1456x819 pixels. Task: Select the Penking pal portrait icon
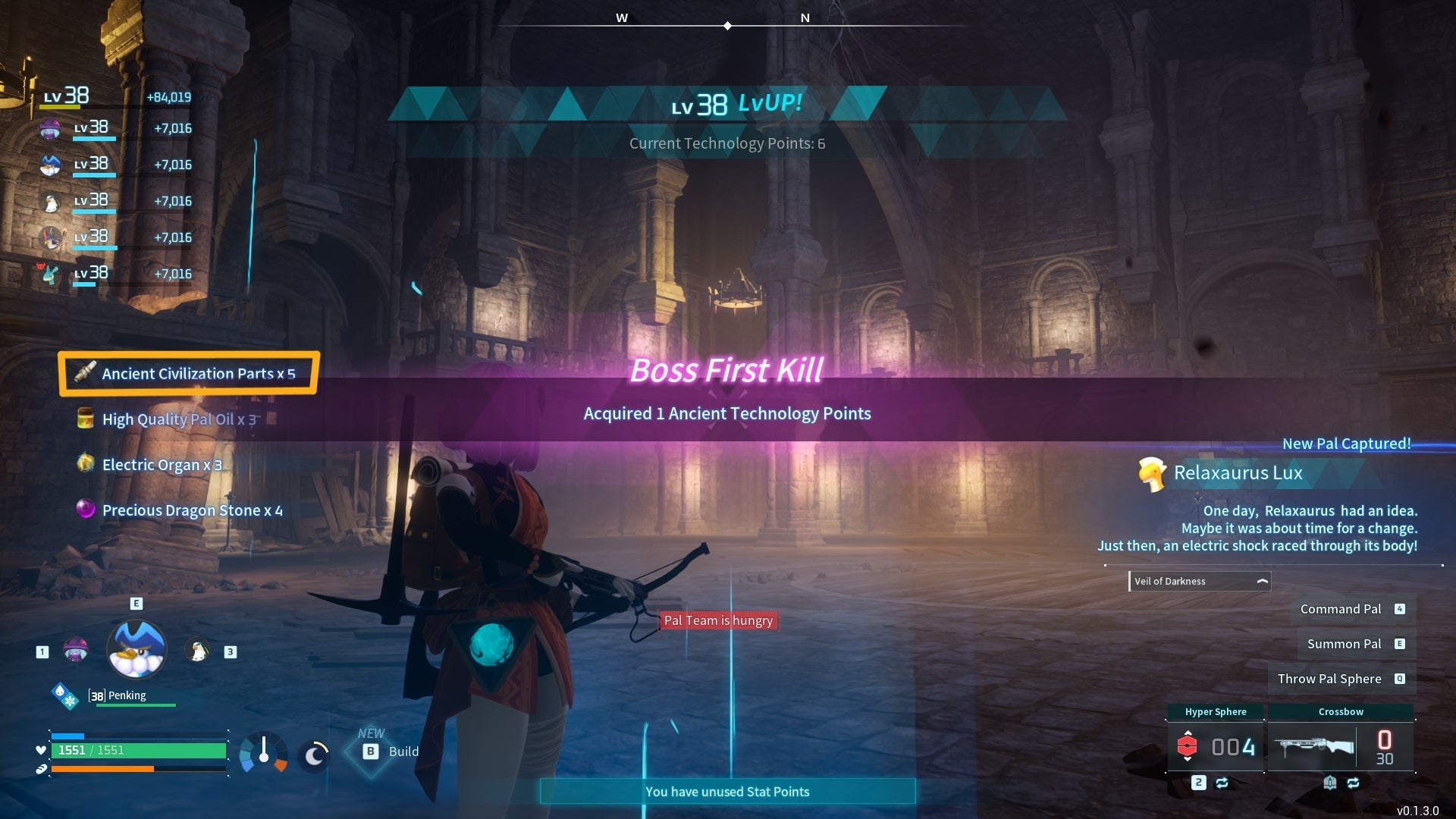point(136,648)
